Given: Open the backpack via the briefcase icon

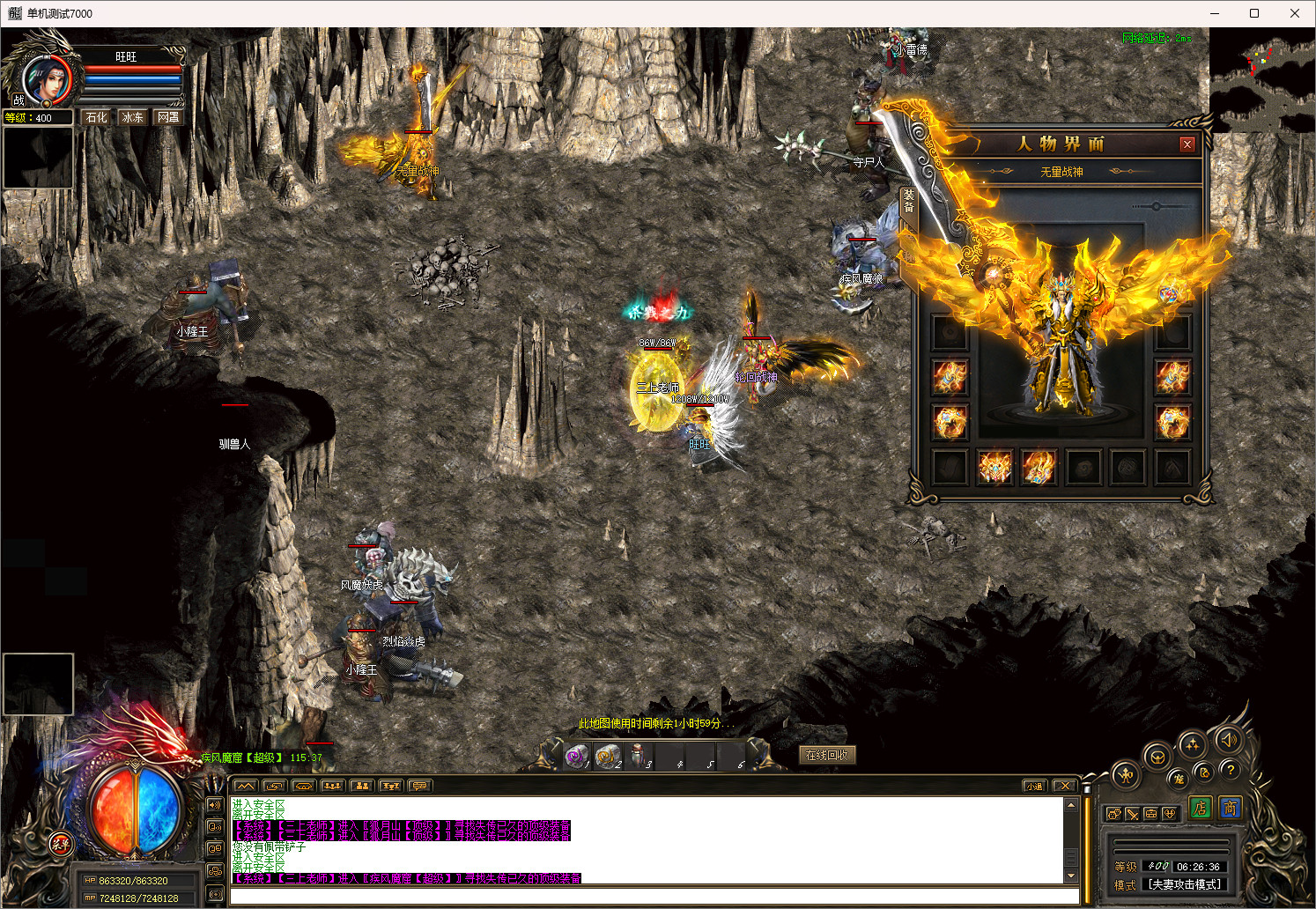Looking at the screenshot, I should point(1150,814).
